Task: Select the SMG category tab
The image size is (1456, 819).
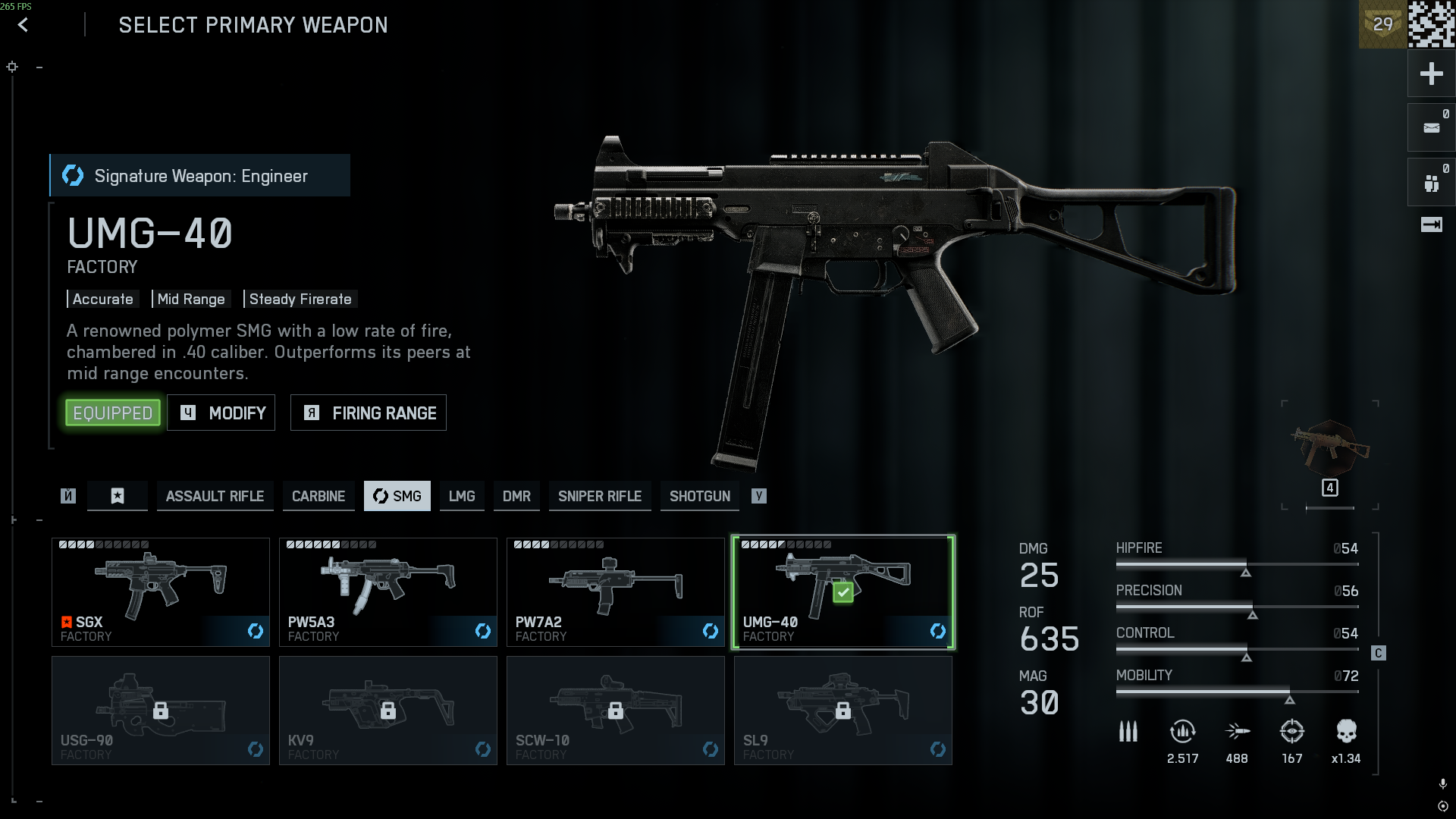Action: point(397,497)
